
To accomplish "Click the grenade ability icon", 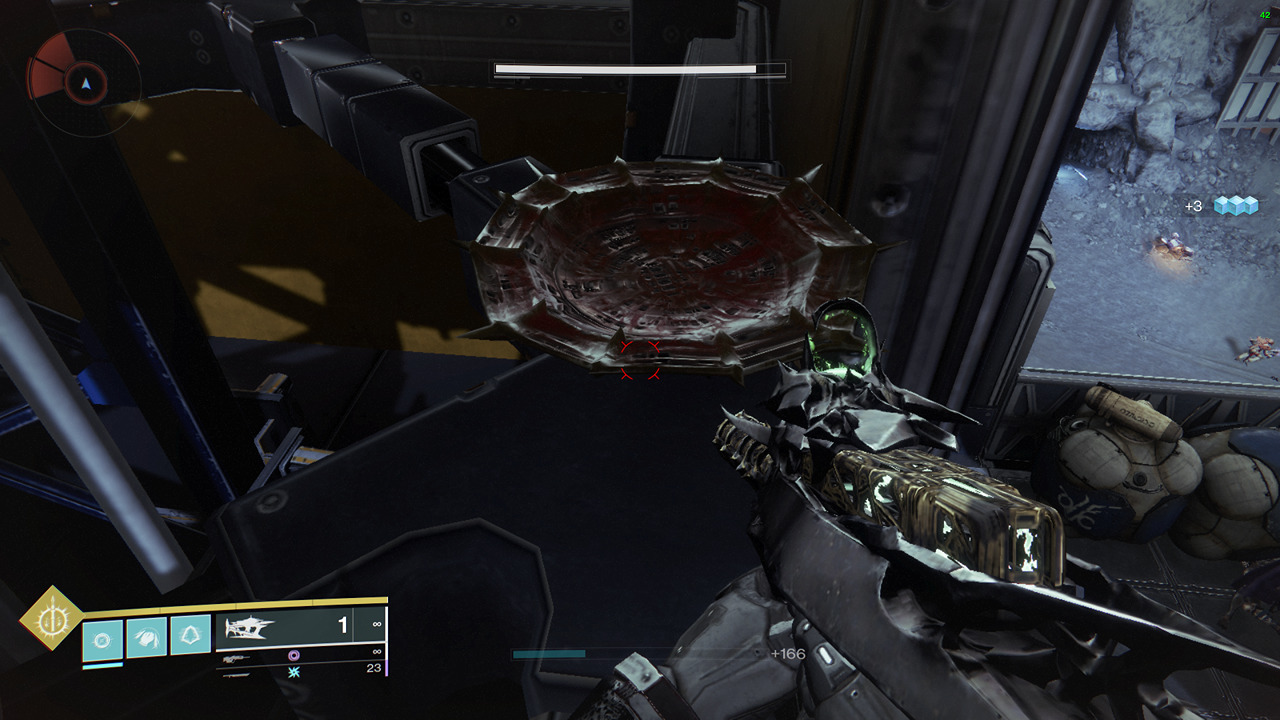I will (x=101, y=638).
